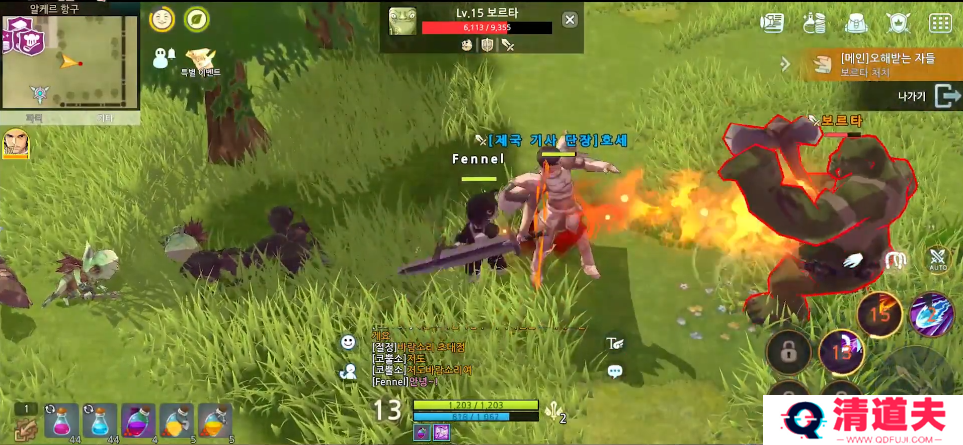The height and width of the screenshot is (445, 963).
Task: Open the potion and coins shop icon
Action: (x=814, y=22)
